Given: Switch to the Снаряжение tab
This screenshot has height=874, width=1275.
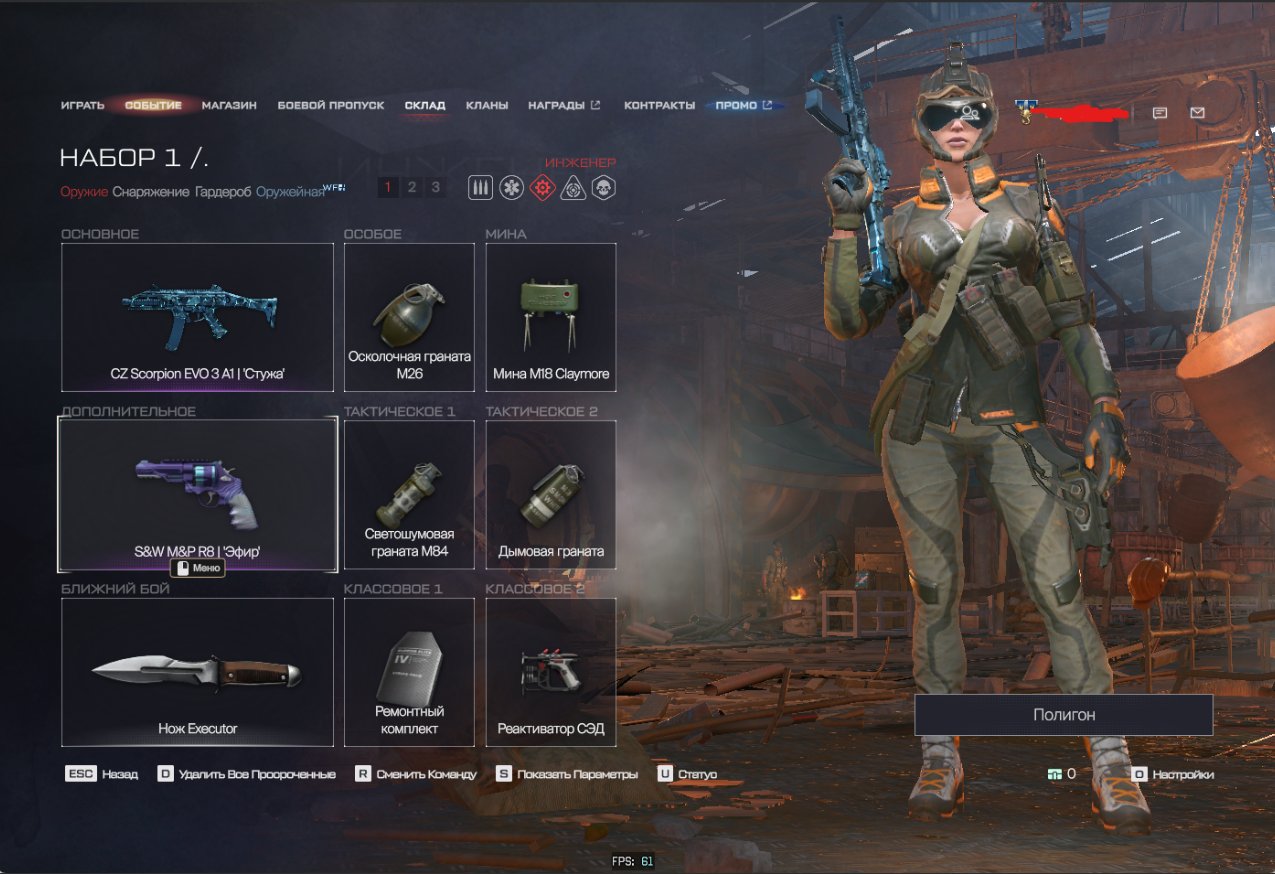Looking at the screenshot, I should tap(150, 192).
